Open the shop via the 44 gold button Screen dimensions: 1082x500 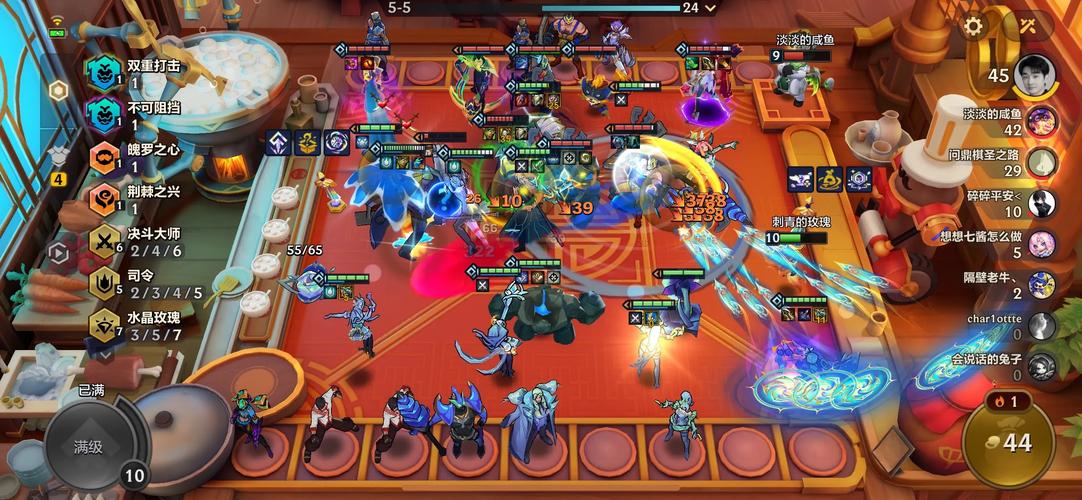point(1008,442)
